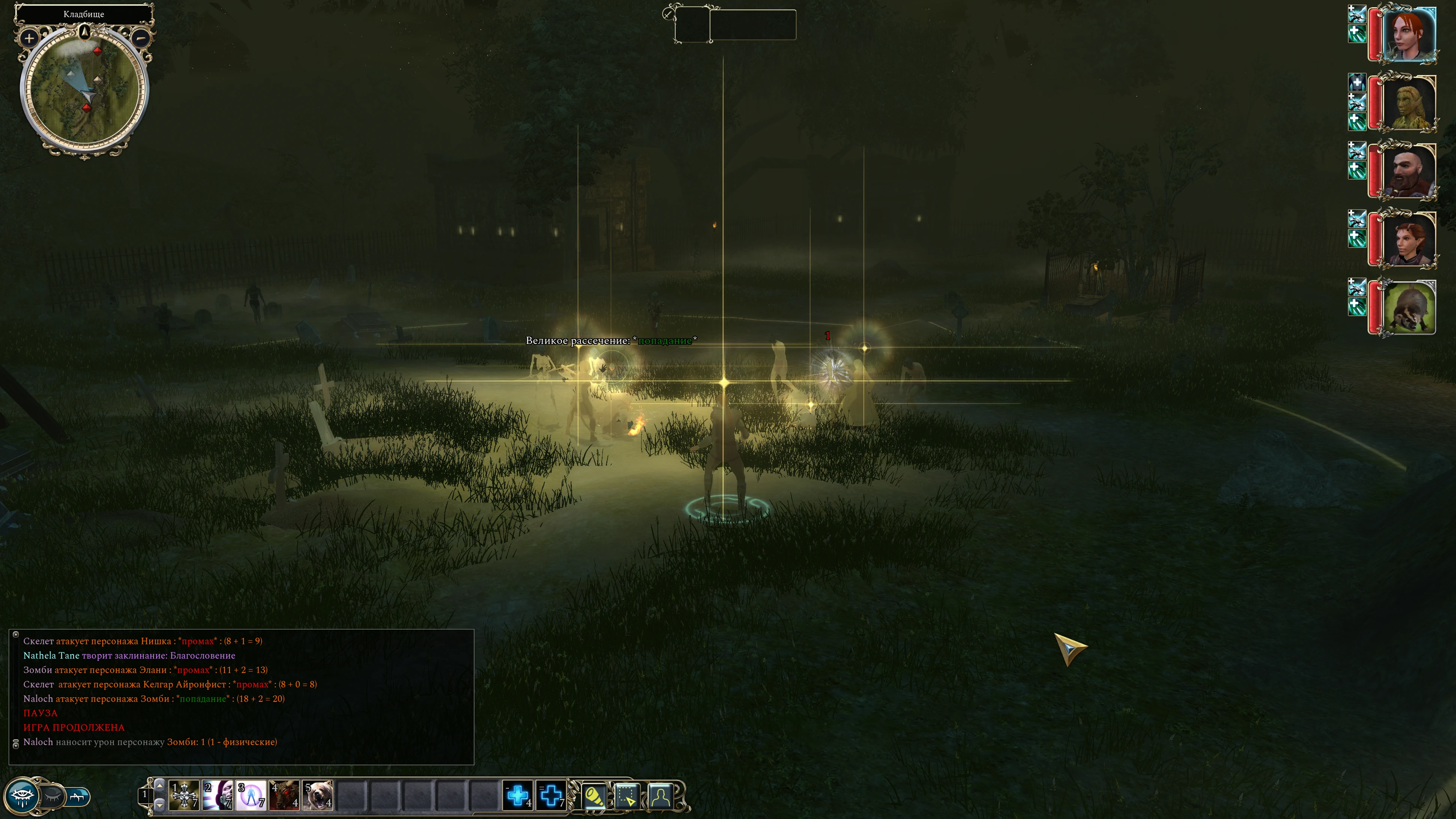Image resolution: width=1456 pixels, height=819 pixels.
Task: Switch hotbar page with the down arrow
Action: coord(160,805)
